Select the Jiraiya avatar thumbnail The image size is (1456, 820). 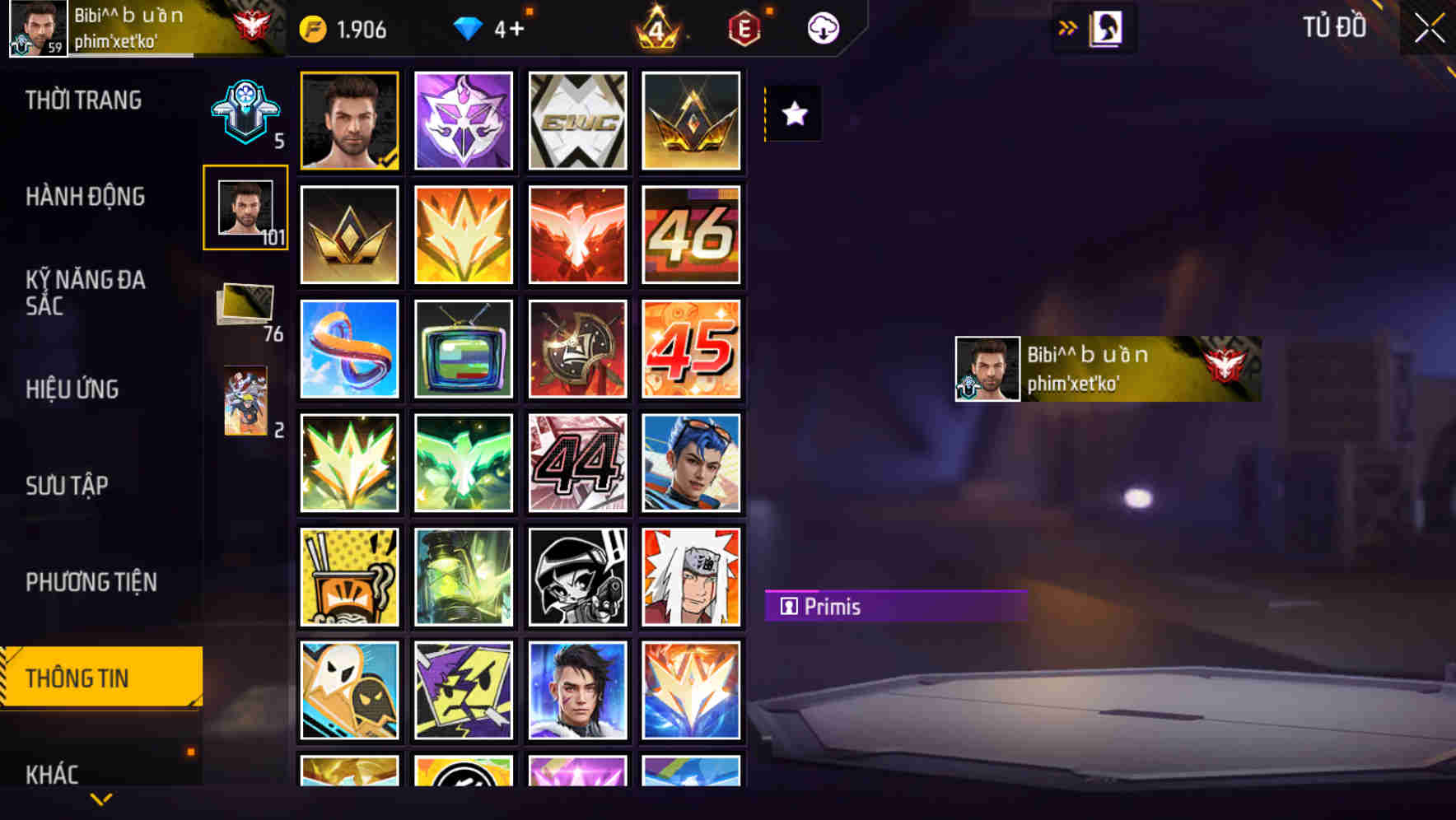(x=692, y=576)
